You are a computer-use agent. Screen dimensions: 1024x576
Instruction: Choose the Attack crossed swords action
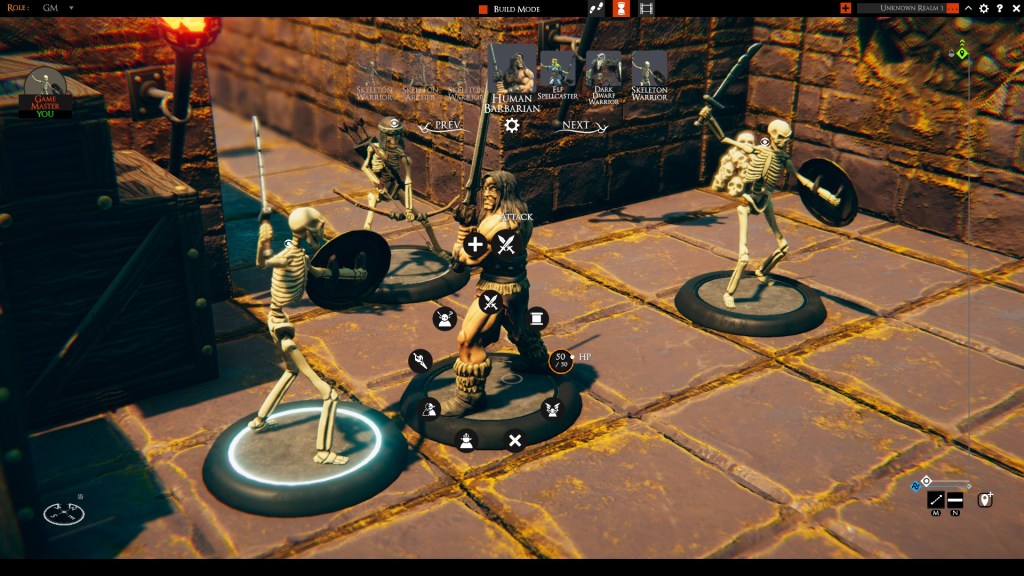pyautogui.click(x=506, y=244)
